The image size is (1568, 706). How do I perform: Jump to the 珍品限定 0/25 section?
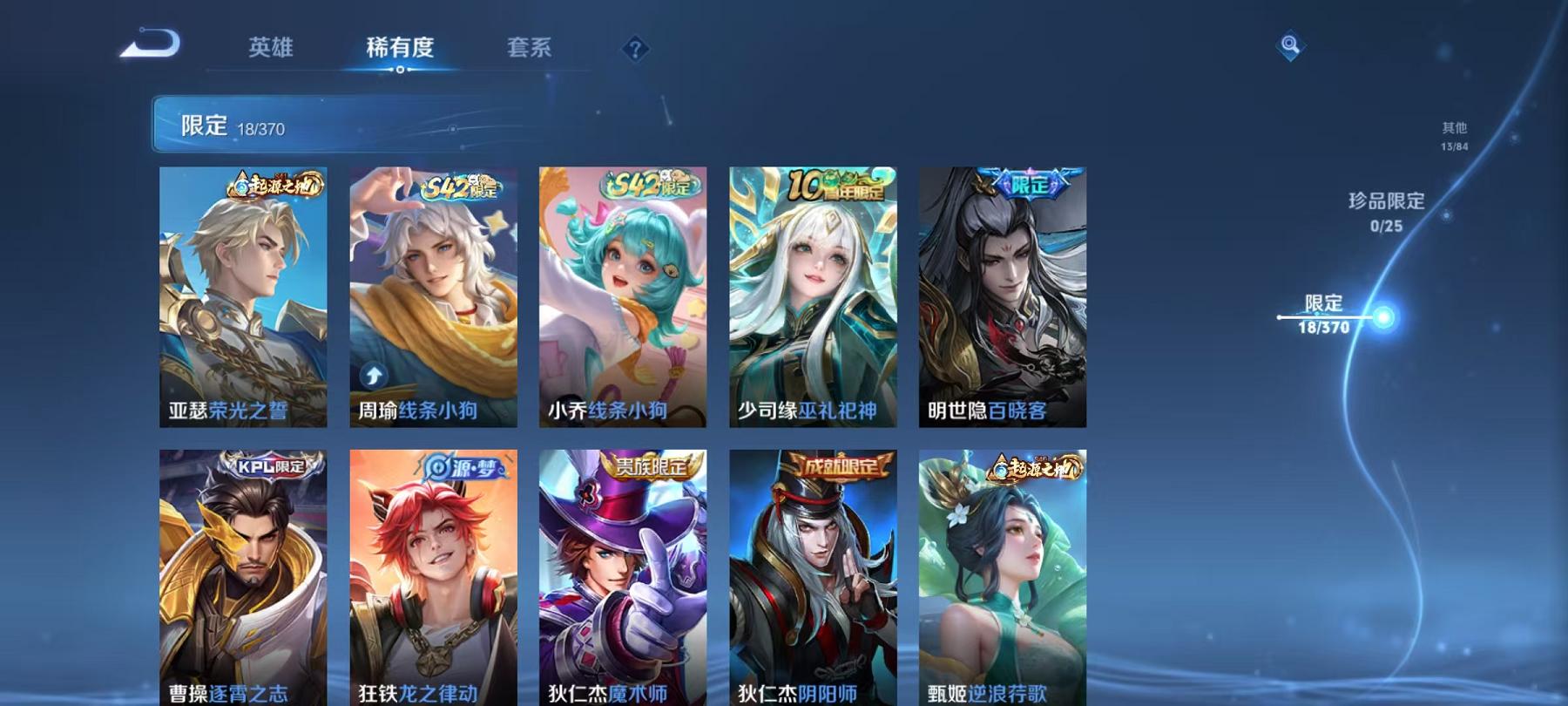(x=1387, y=211)
